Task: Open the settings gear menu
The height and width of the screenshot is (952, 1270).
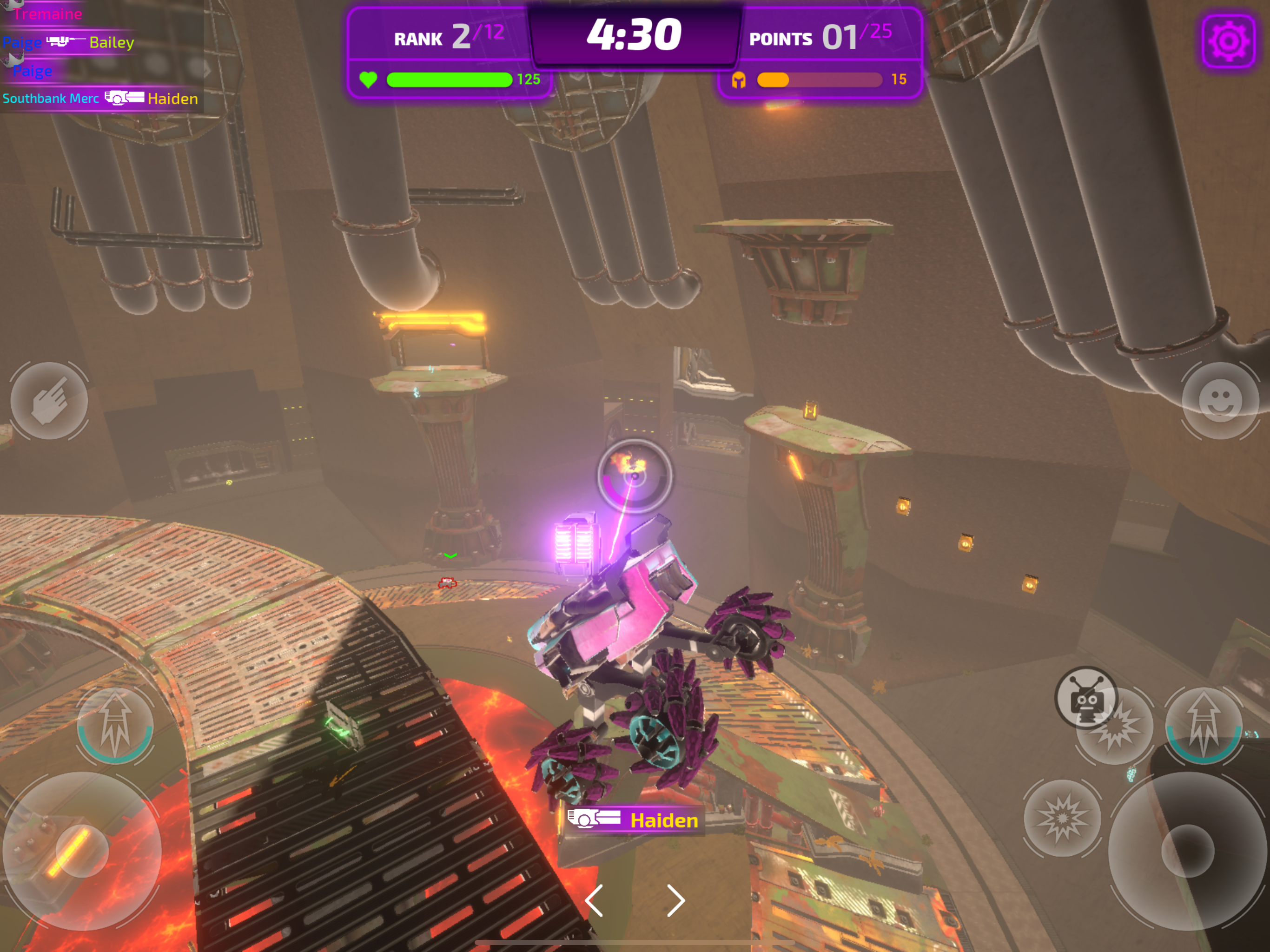Action: click(1228, 42)
